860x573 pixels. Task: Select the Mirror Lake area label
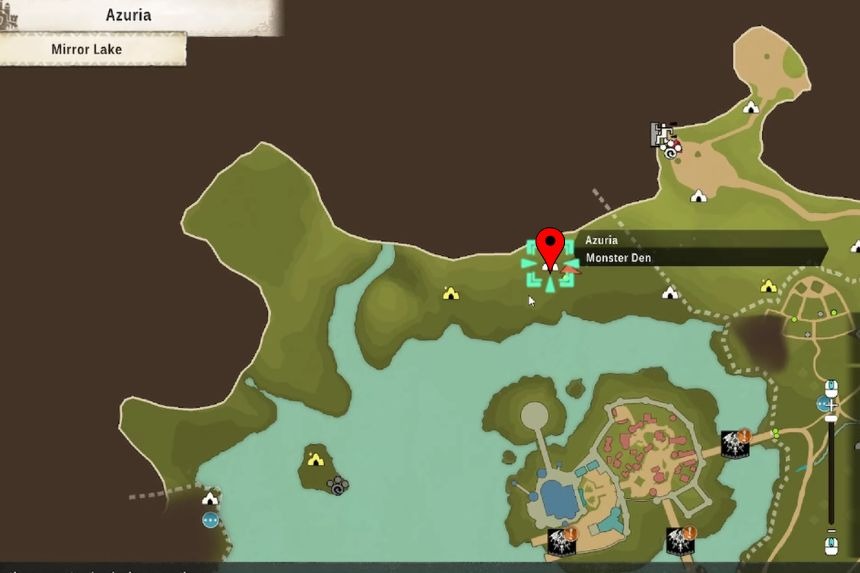click(x=87, y=49)
